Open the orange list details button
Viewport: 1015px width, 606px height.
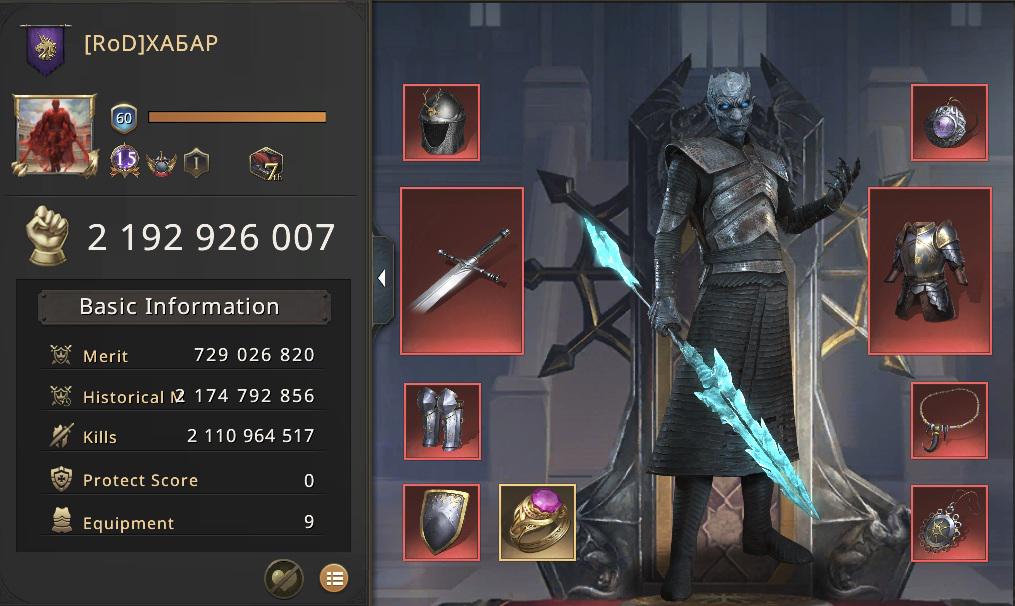(x=333, y=577)
